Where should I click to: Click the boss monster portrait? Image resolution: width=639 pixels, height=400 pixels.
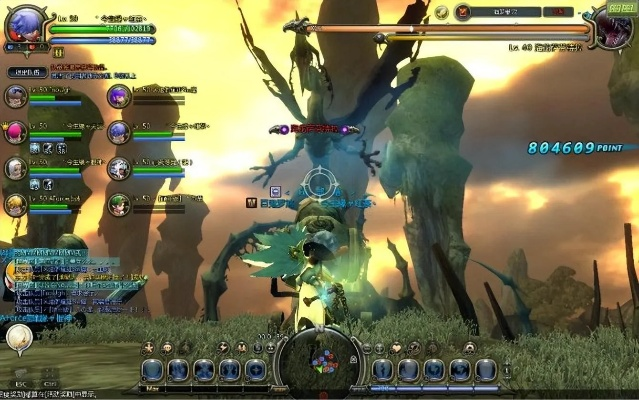pyautogui.click(x=621, y=24)
